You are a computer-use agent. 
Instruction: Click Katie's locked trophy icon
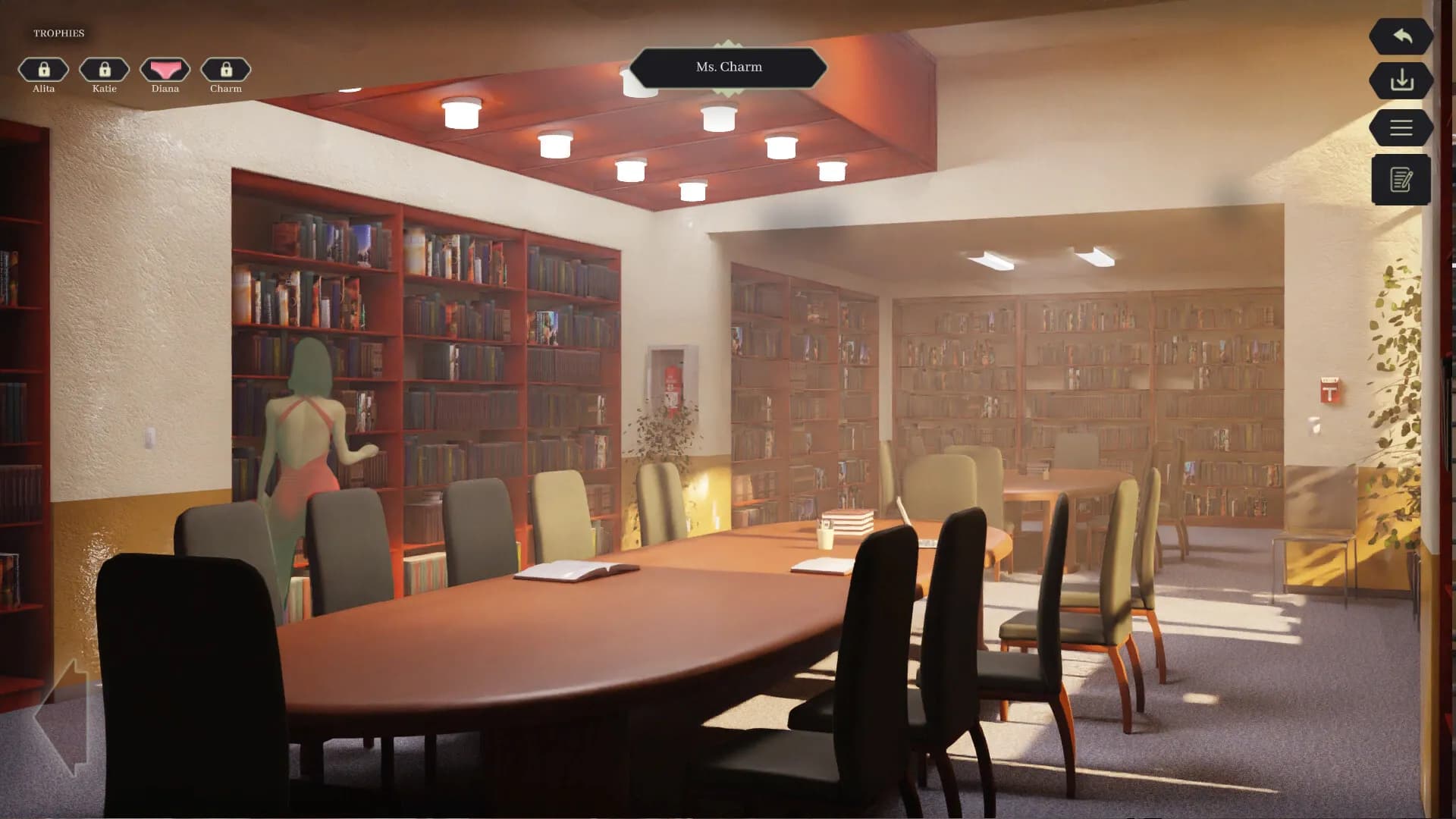coord(104,70)
